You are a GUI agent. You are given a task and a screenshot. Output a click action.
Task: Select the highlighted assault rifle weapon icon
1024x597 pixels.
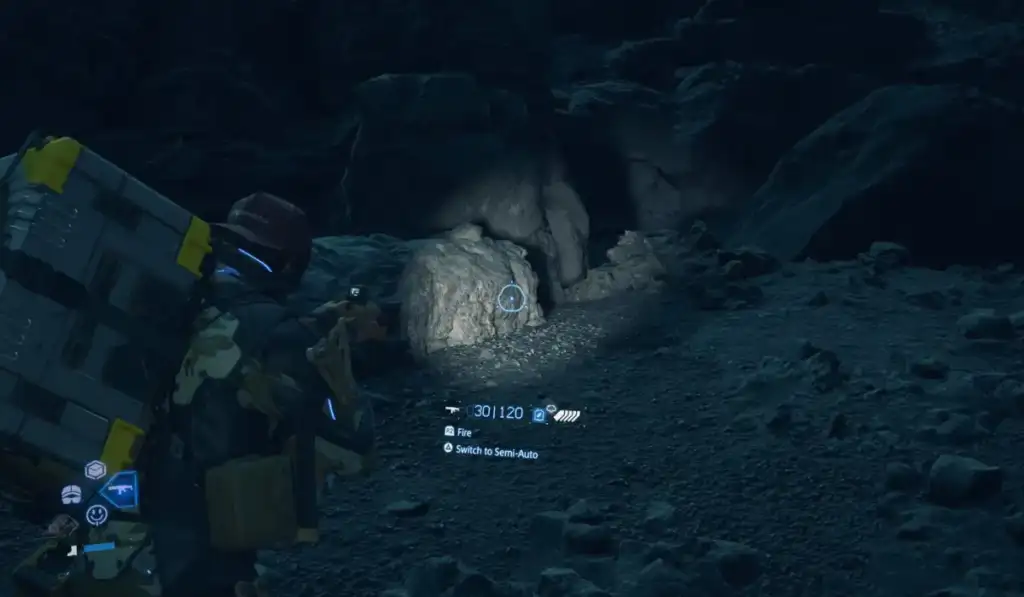pyautogui.click(x=120, y=490)
